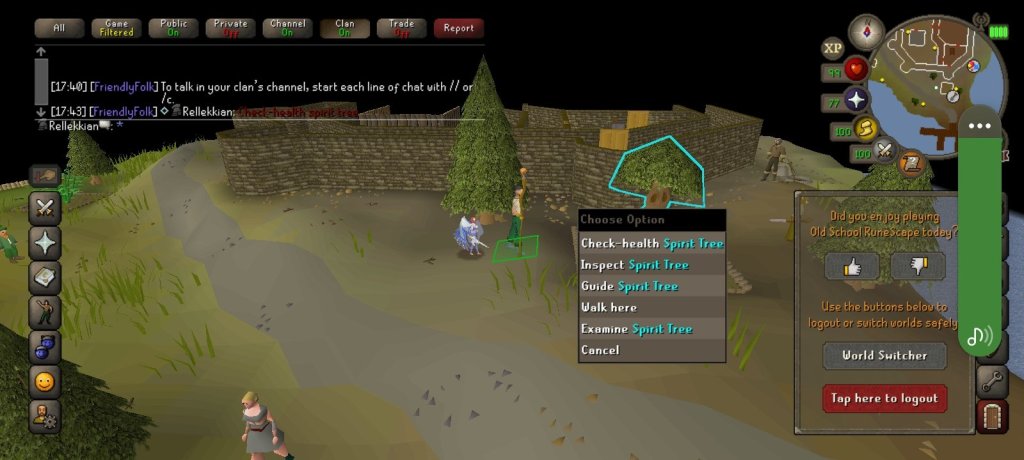Choose Walk here from the menu
The image size is (1024, 460).
point(609,307)
